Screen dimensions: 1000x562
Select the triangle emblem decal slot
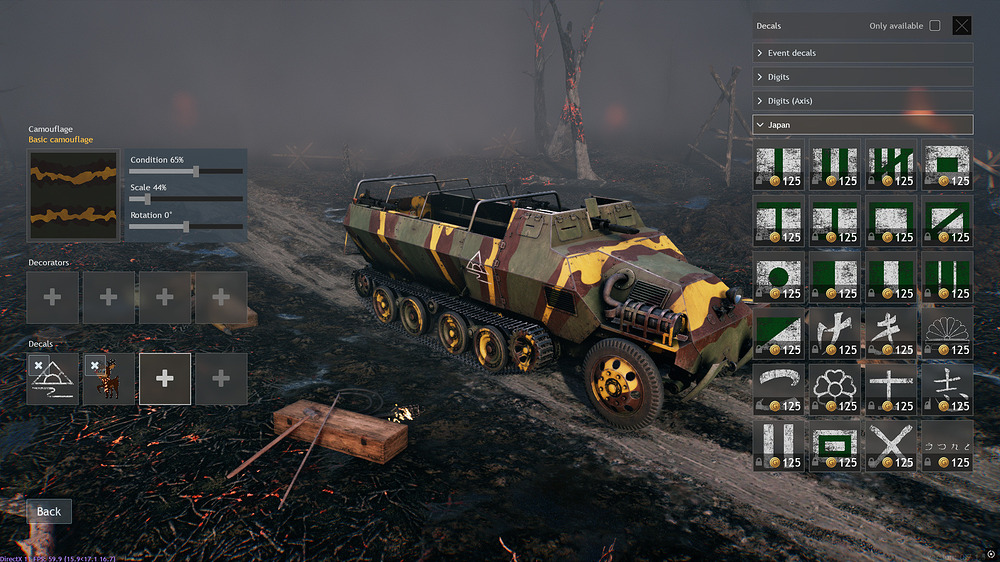click(x=55, y=383)
